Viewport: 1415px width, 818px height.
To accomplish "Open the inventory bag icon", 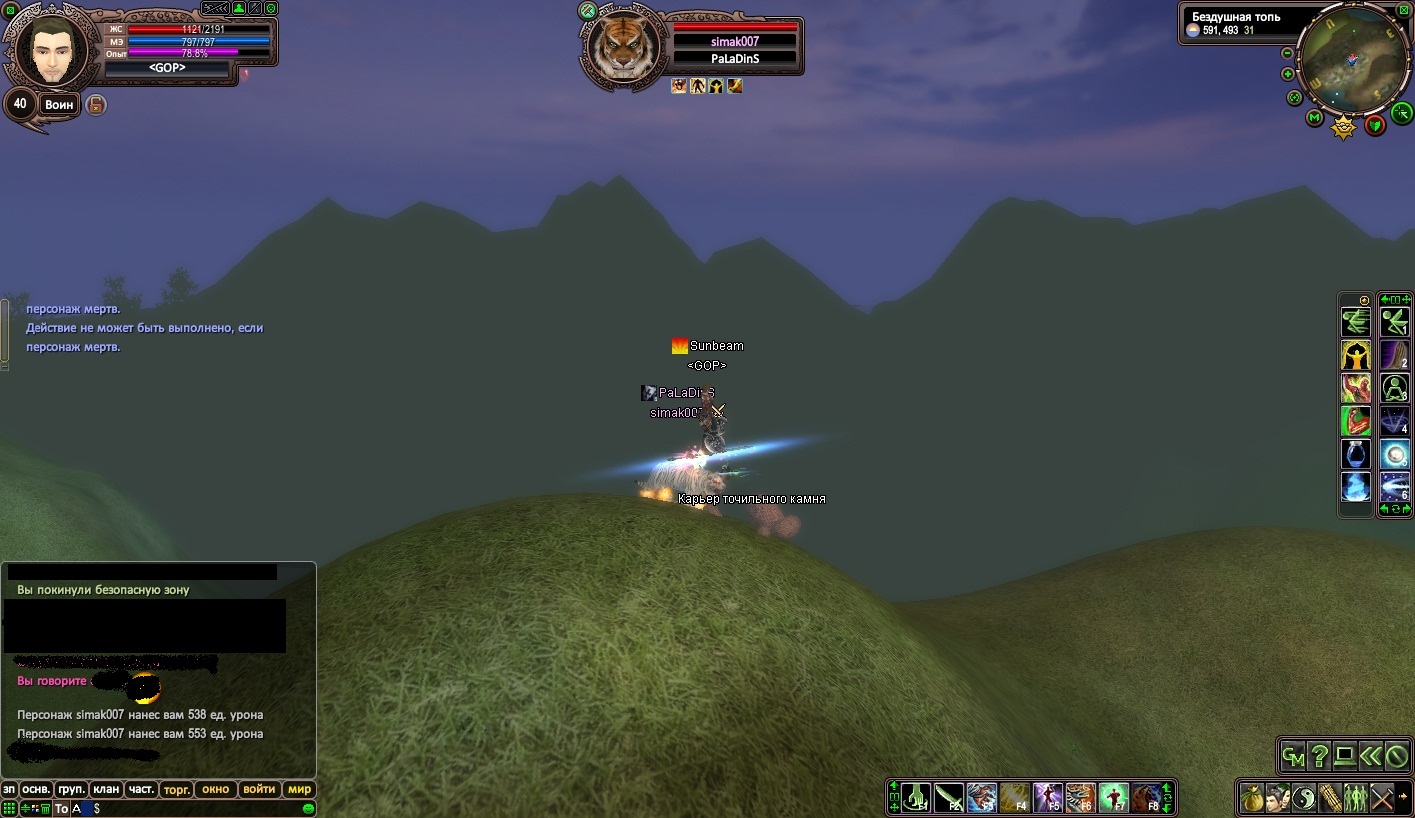I will click(x=1252, y=798).
